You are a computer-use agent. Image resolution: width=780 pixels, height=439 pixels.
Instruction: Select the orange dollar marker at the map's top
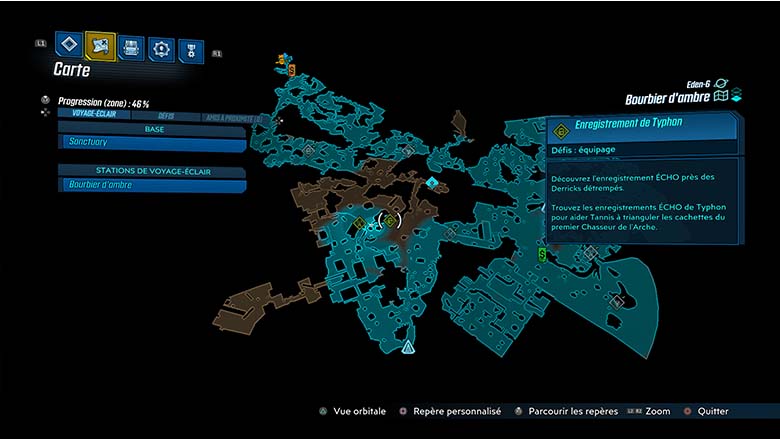click(291, 69)
